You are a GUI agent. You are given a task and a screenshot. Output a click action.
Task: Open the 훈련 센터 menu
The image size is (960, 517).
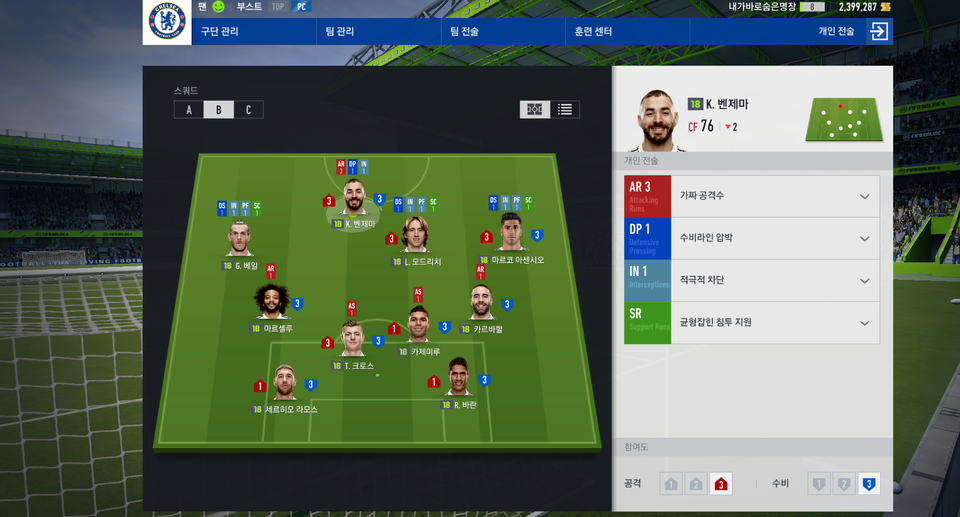point(593,32)
